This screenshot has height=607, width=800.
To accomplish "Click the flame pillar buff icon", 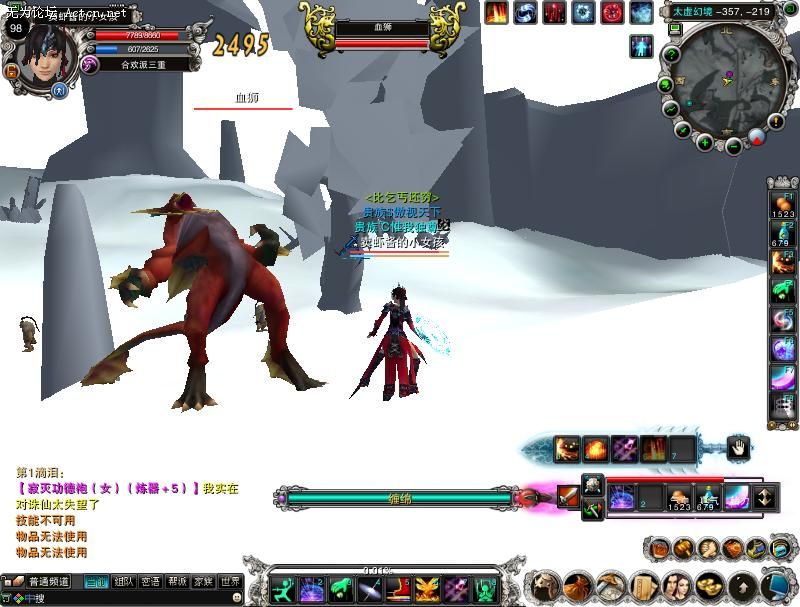I will click(x=497, y=13).
